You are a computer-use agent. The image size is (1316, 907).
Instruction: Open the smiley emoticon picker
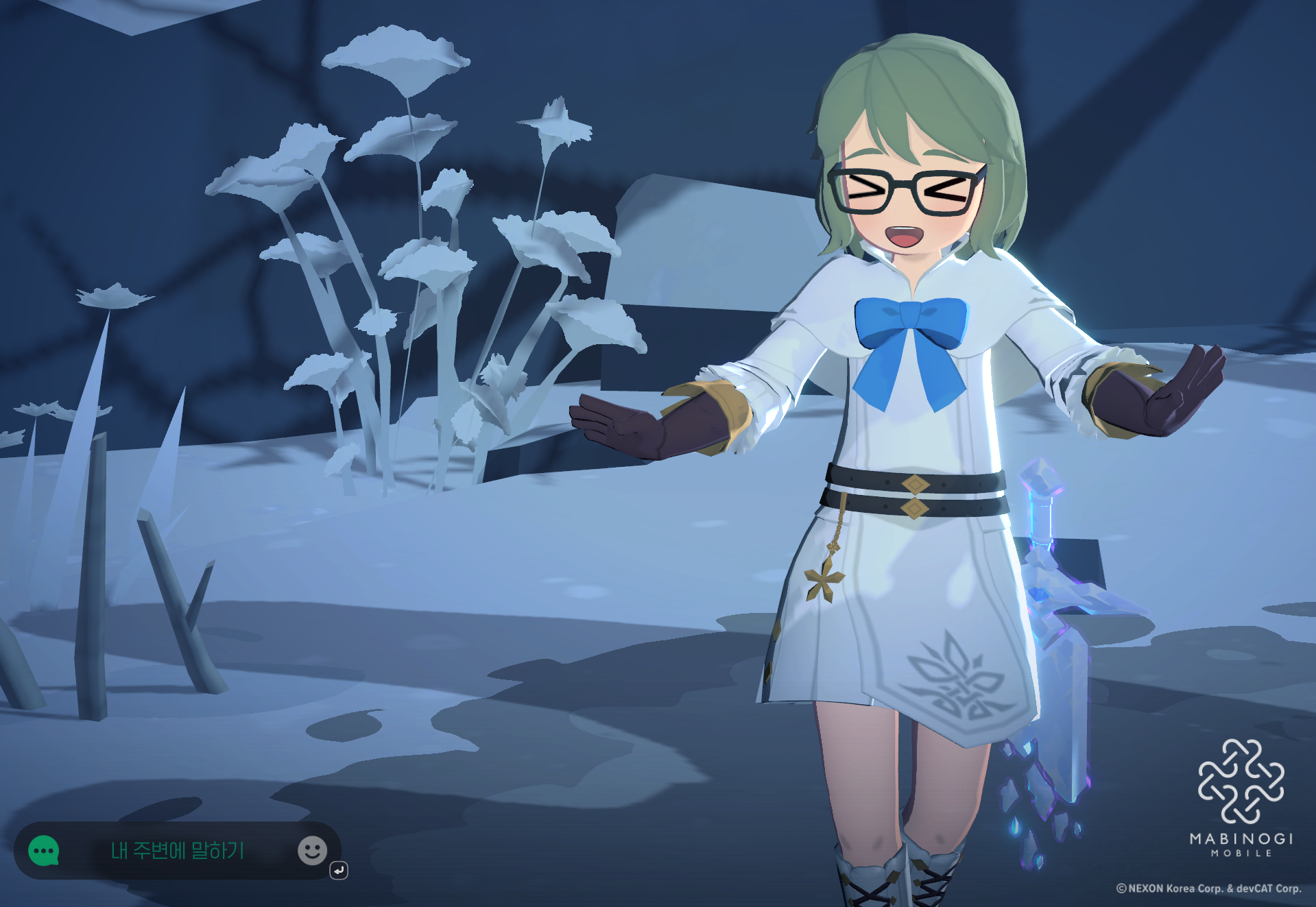pos(312,851)
